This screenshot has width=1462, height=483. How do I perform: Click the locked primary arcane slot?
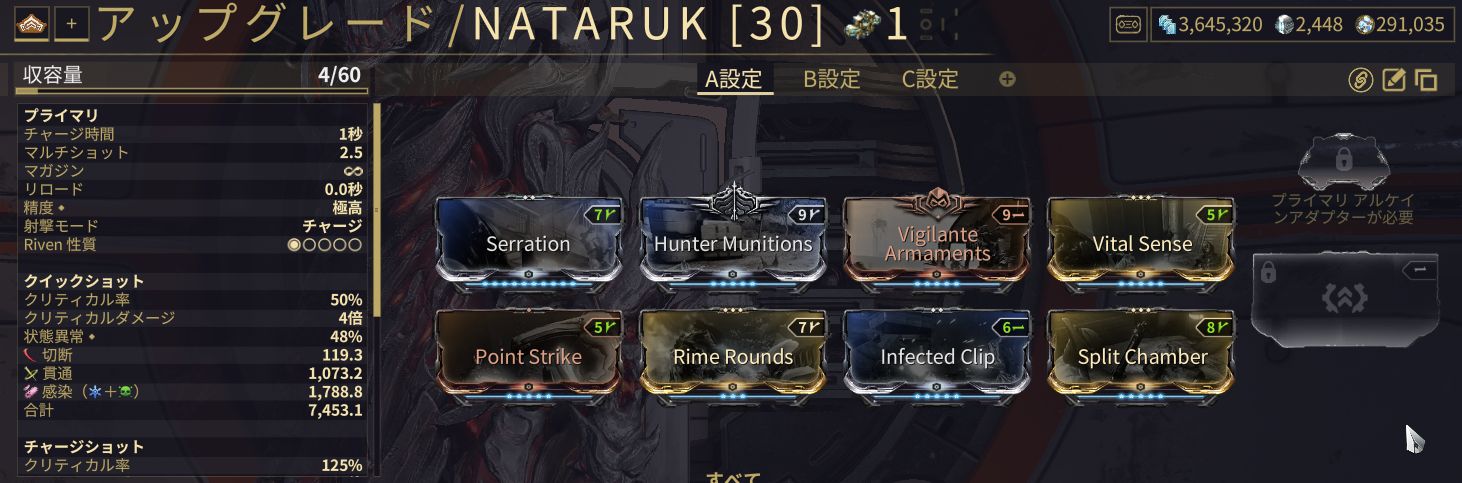(x=1342, y=167)
